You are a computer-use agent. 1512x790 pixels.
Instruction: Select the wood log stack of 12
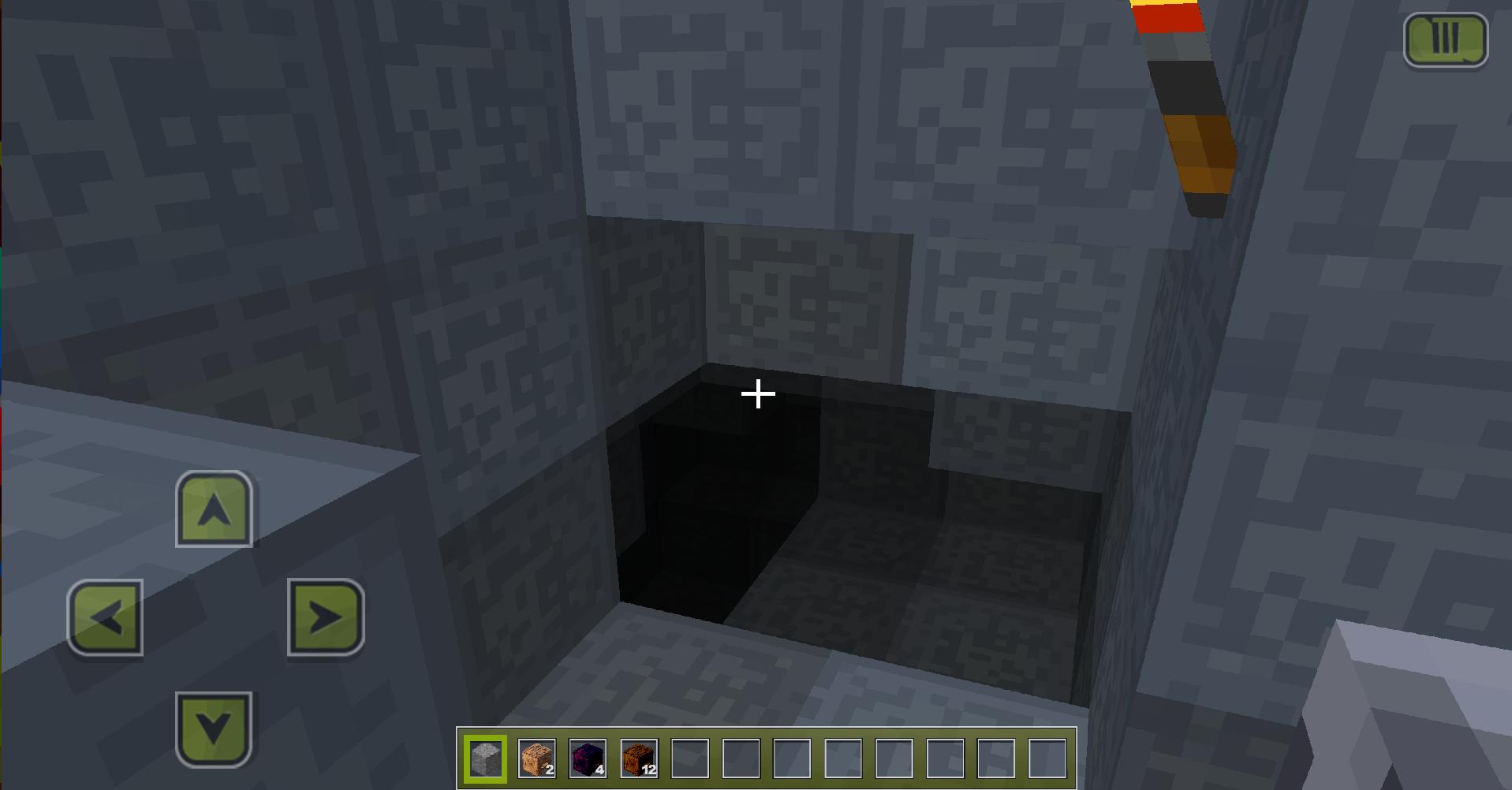tap(639, 758)
